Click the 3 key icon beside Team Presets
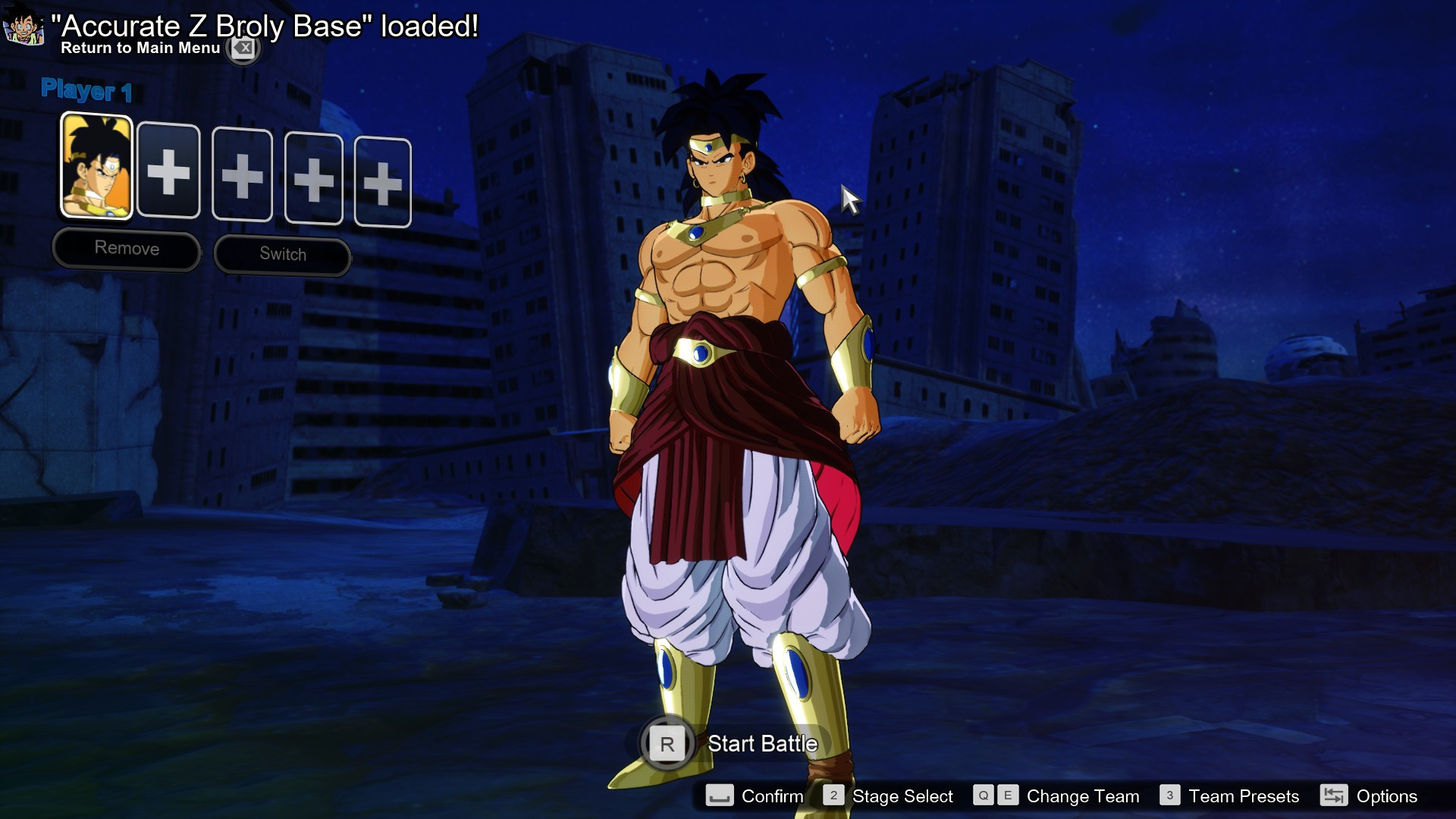 (1171, 796)
